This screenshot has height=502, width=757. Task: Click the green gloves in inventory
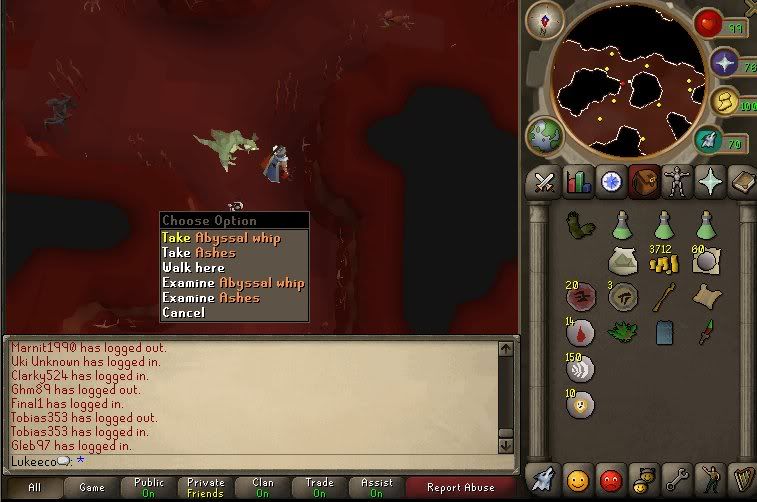pyautogui.click(x=579, y=224)
